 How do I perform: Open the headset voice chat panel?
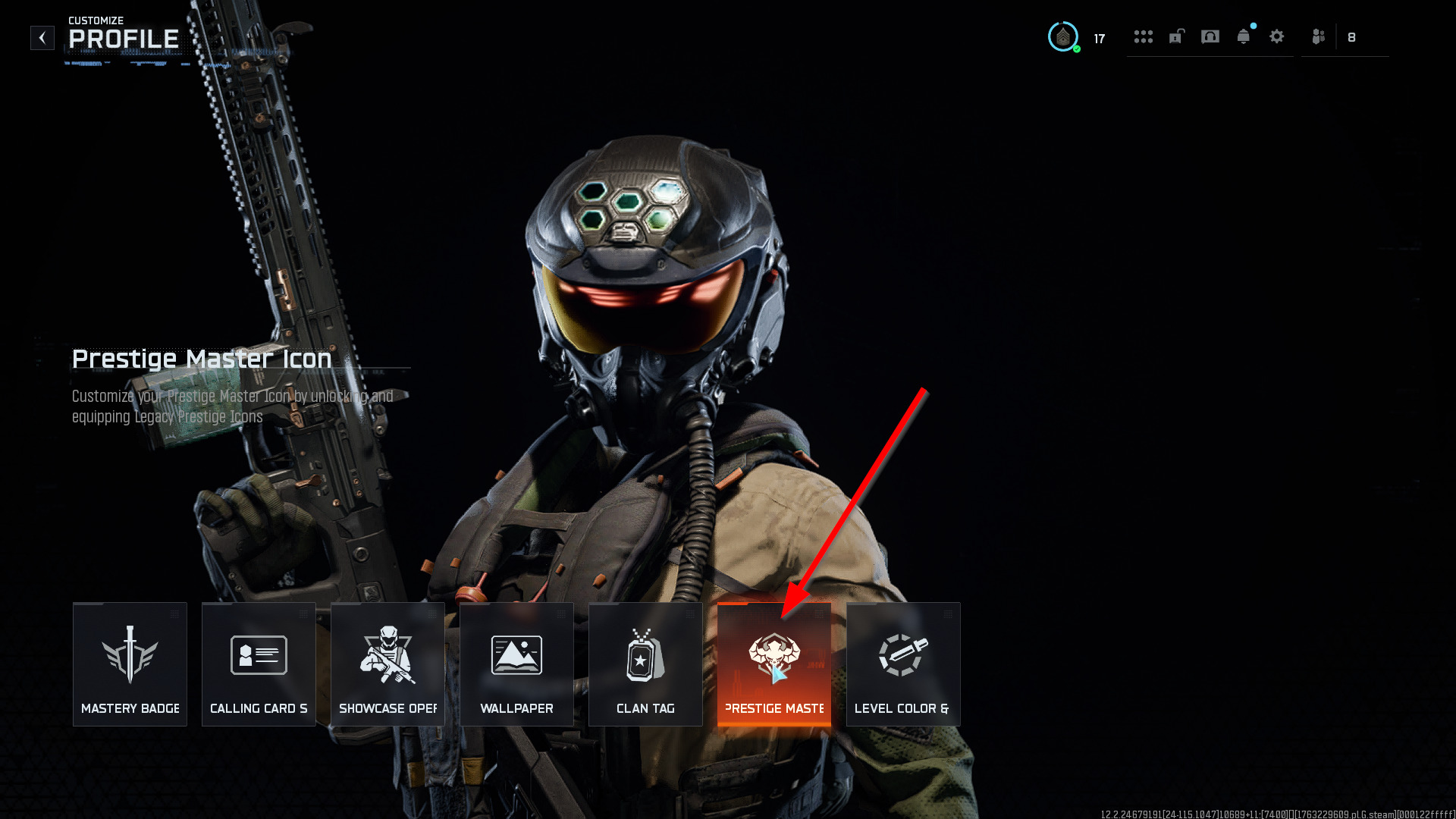pyautogui.click(x=1210, y=36)
